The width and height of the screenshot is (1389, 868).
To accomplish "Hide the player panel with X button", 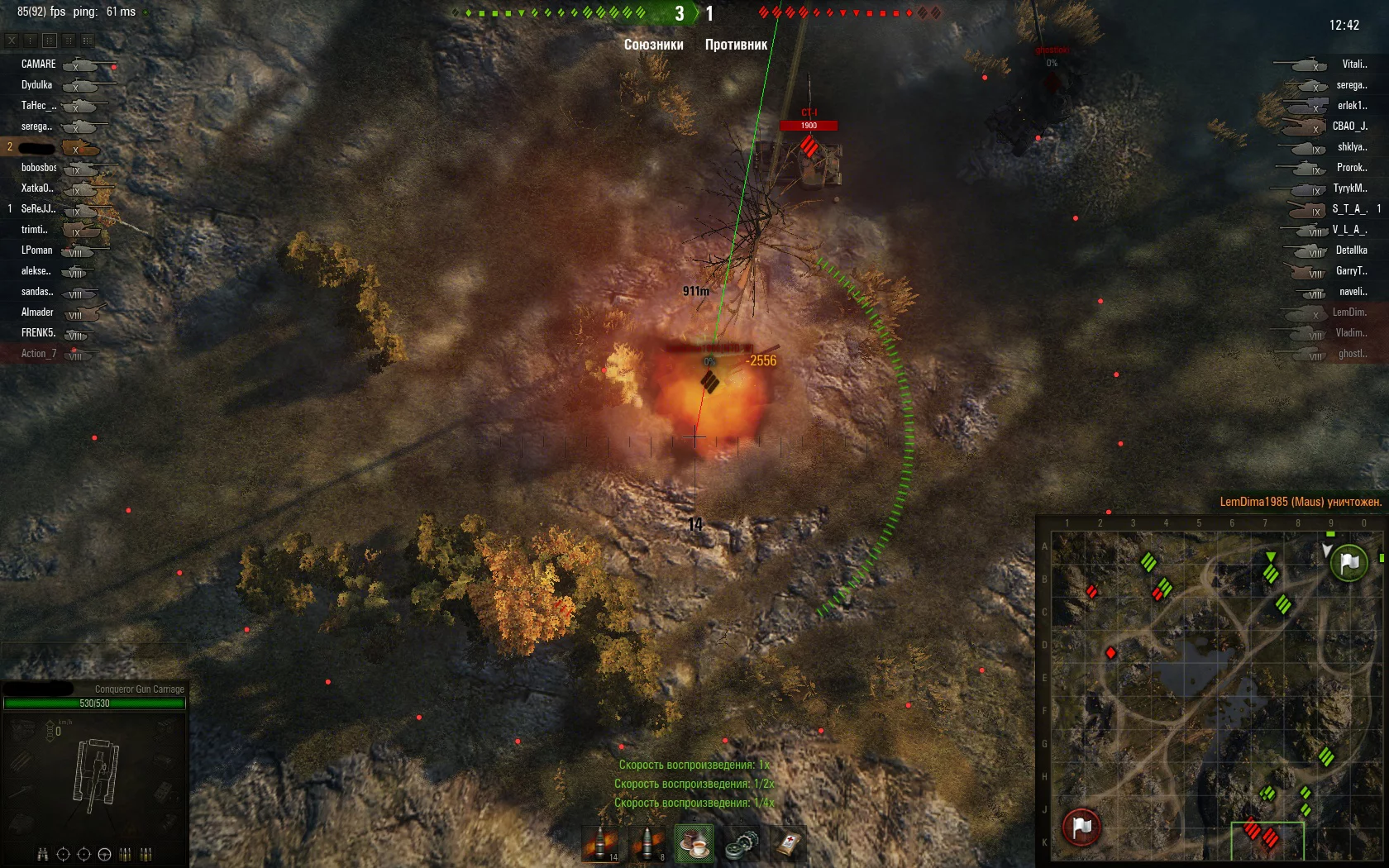I will [12, 40].
